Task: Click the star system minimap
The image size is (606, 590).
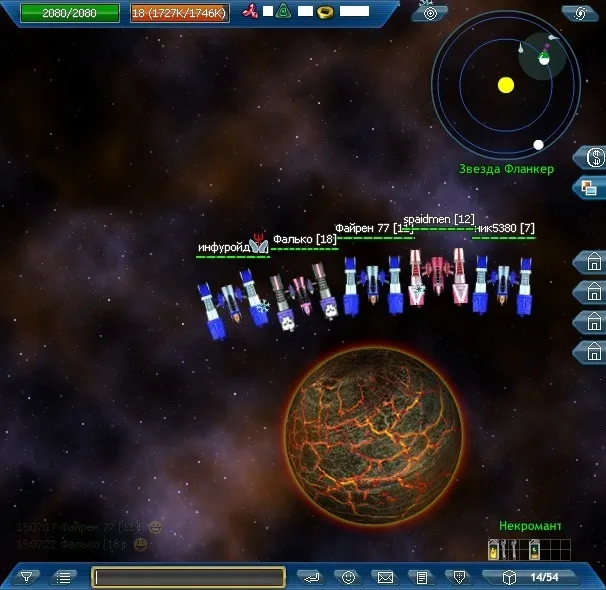Action: pyautogui.click(x=506, y=85)
